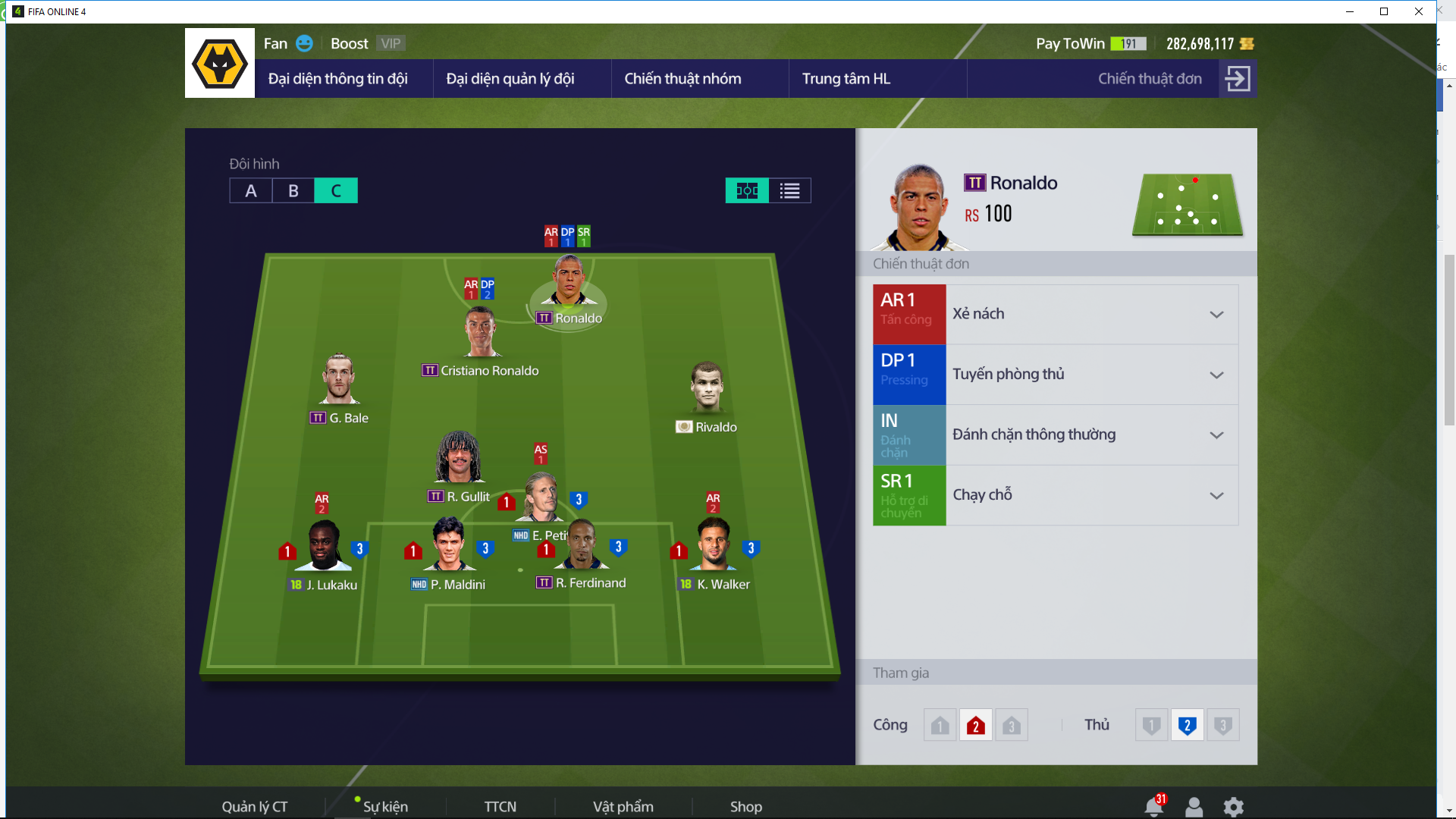
Task: Open the Shop menu
Action: click(745, 806)
